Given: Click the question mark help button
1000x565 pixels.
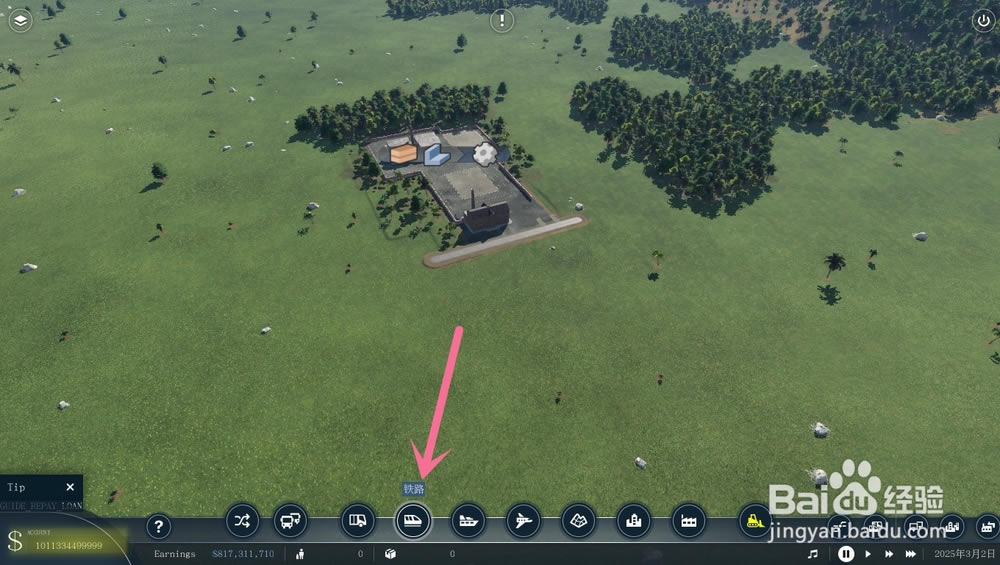Looking at the screenshot, I should (x=158, y=527).
